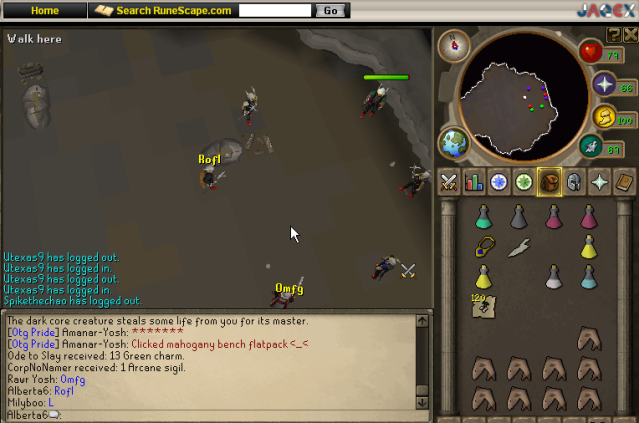
Task: Open the worn equipment helmet tab
Action: pyautogui.click(x=574, y=182)
